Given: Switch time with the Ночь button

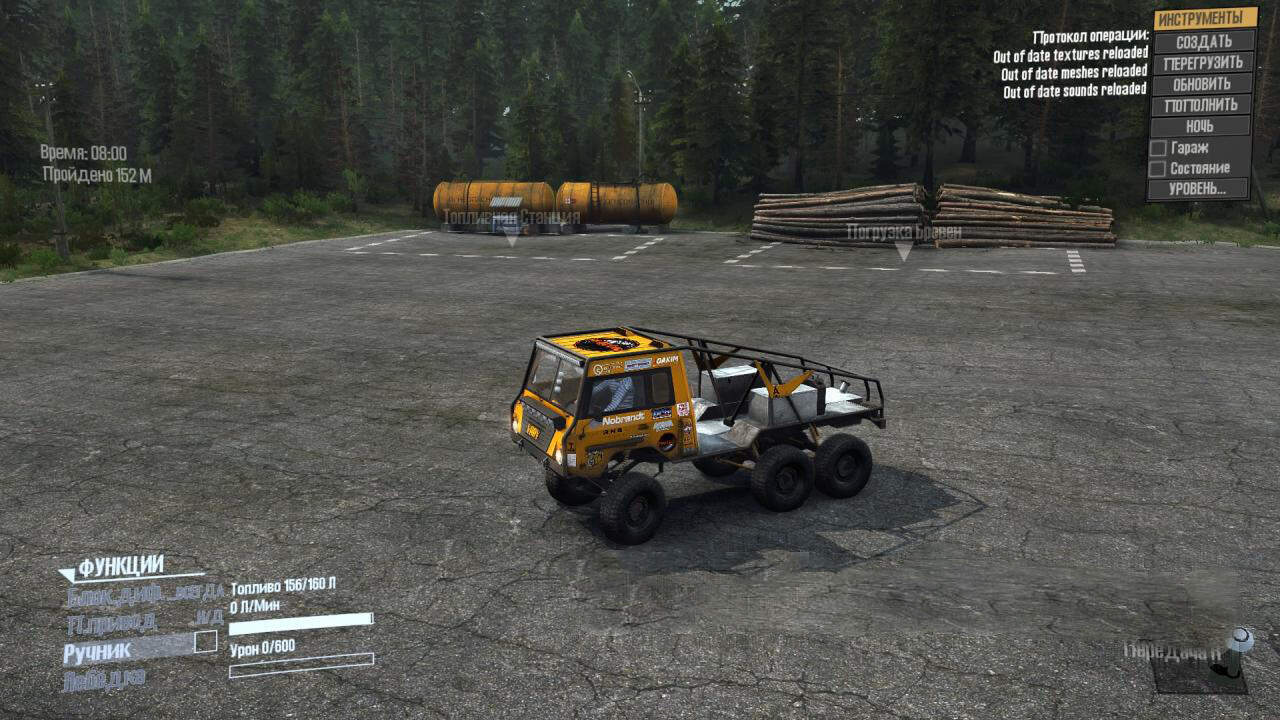Looking at the screenshot, I should coord(1200,126).
